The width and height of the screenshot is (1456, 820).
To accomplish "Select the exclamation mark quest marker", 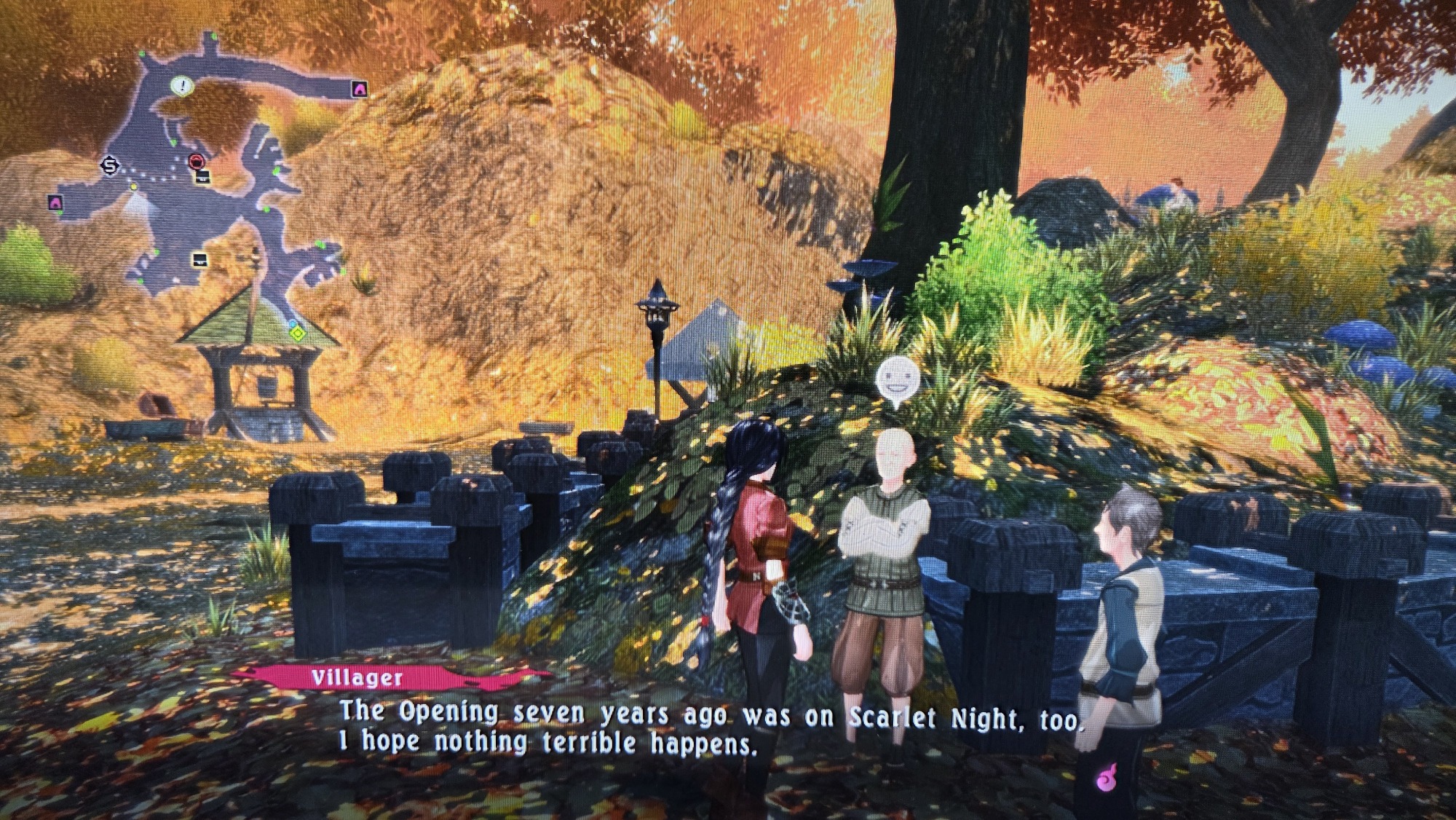I will point(182,86).
